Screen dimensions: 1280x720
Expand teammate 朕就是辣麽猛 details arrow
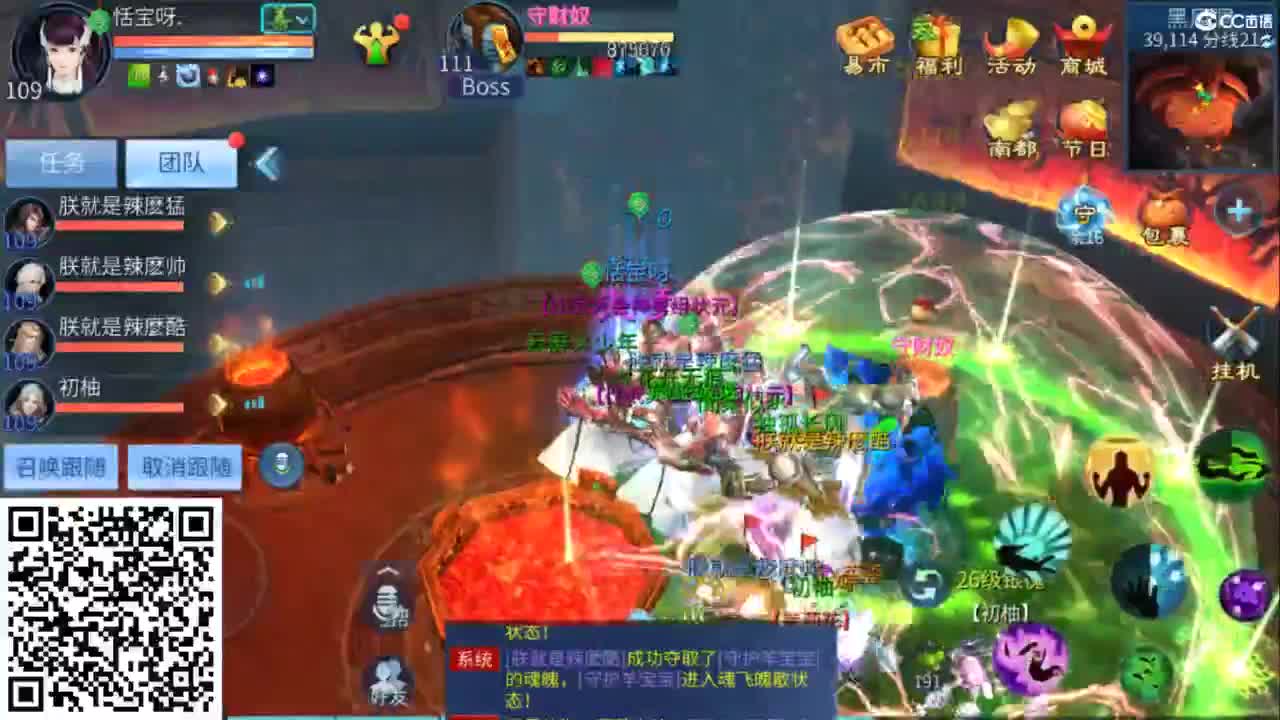pos(219,222)
